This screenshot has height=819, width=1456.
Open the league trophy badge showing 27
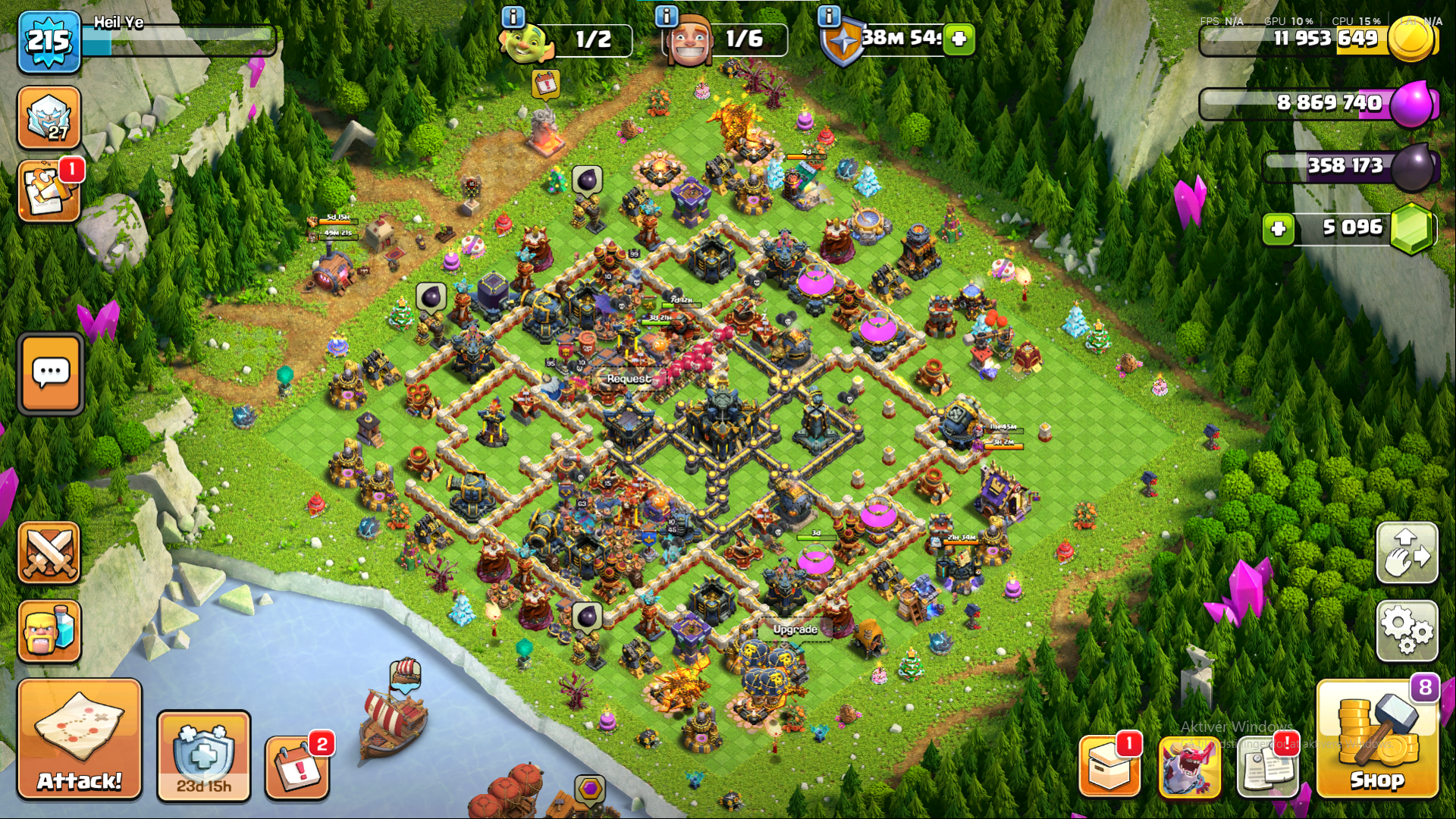(49, 118)
